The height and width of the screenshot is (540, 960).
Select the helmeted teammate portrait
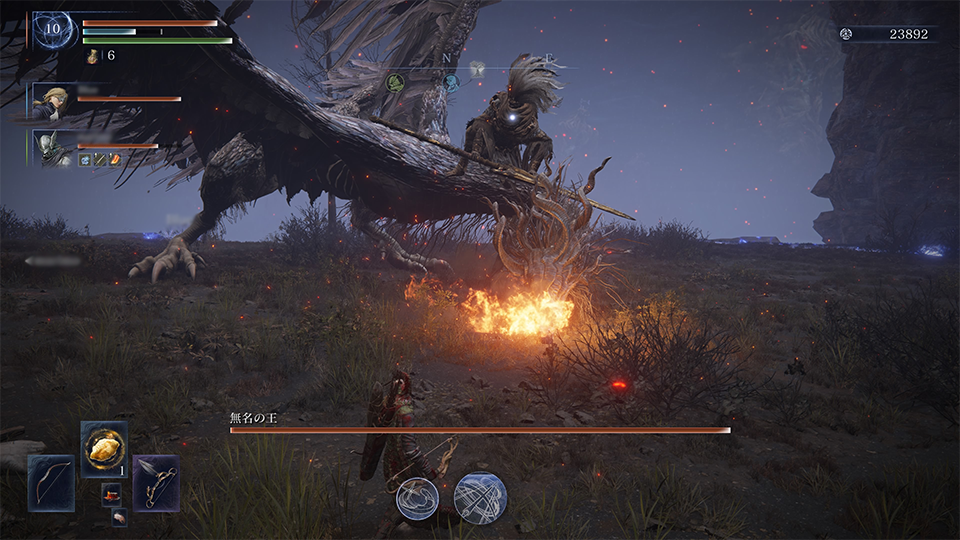pos(53,147)
